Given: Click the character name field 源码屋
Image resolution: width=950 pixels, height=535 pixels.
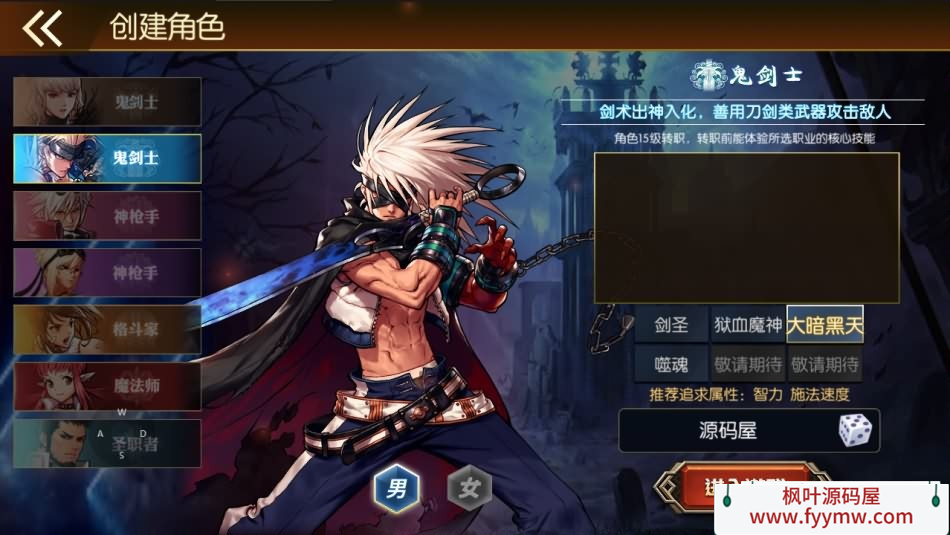Looking at the screenshot, I should 727,431.
